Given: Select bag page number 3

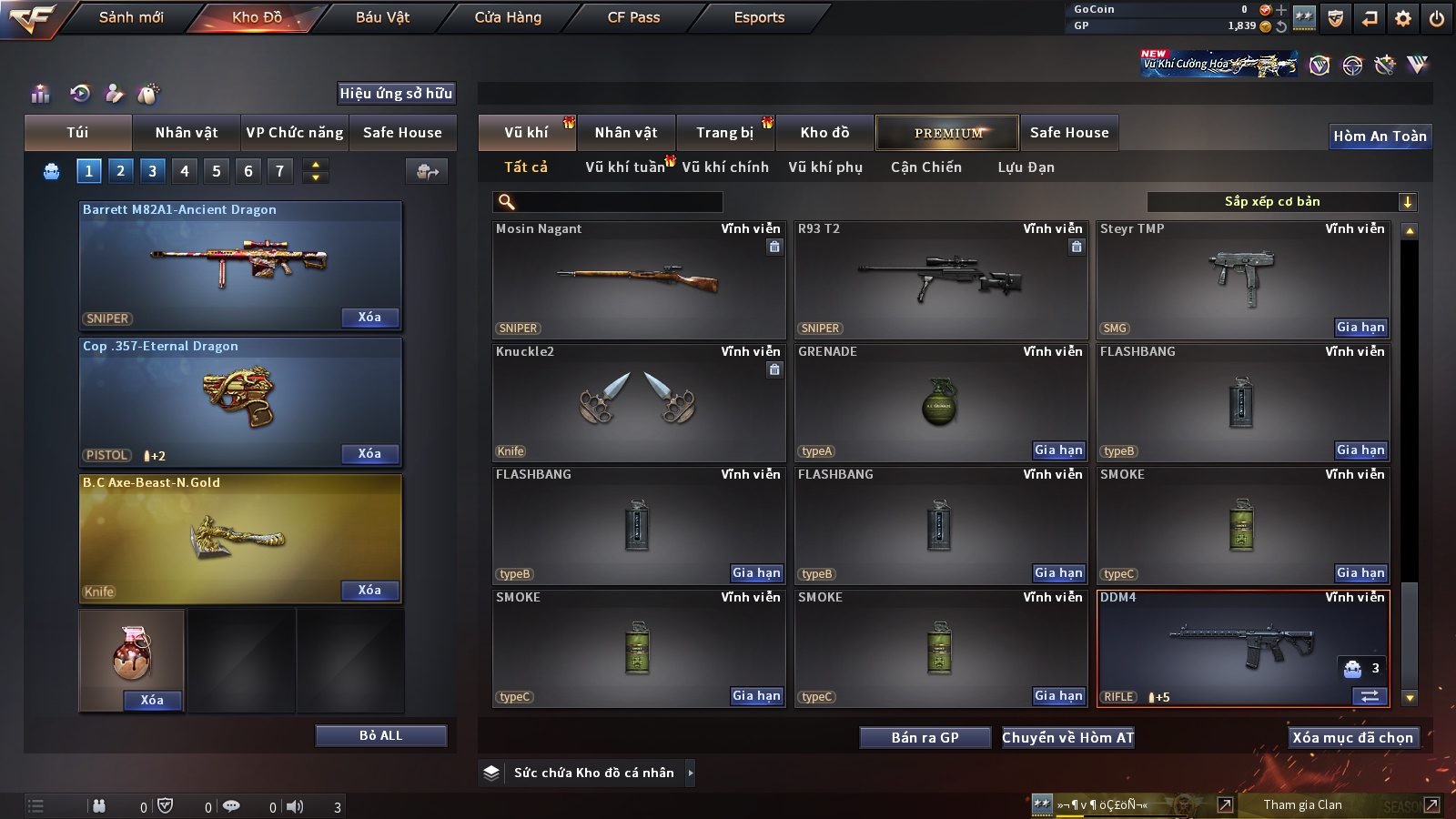Looking at the screenshot, I should coord(152,170).
